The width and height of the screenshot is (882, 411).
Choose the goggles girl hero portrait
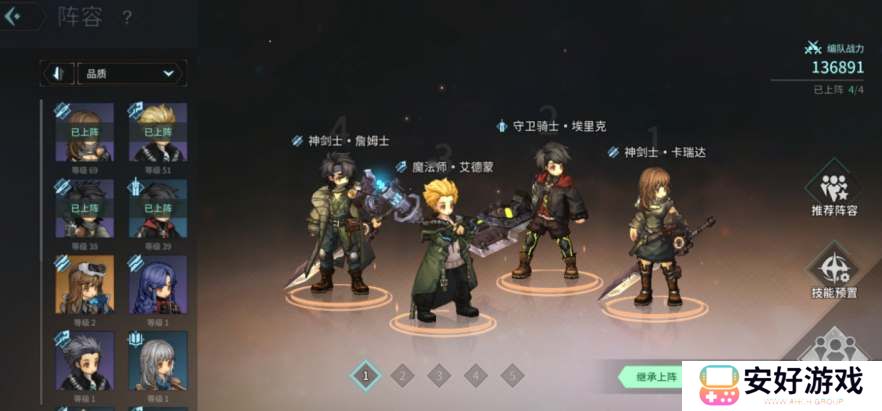click(85, 284)
